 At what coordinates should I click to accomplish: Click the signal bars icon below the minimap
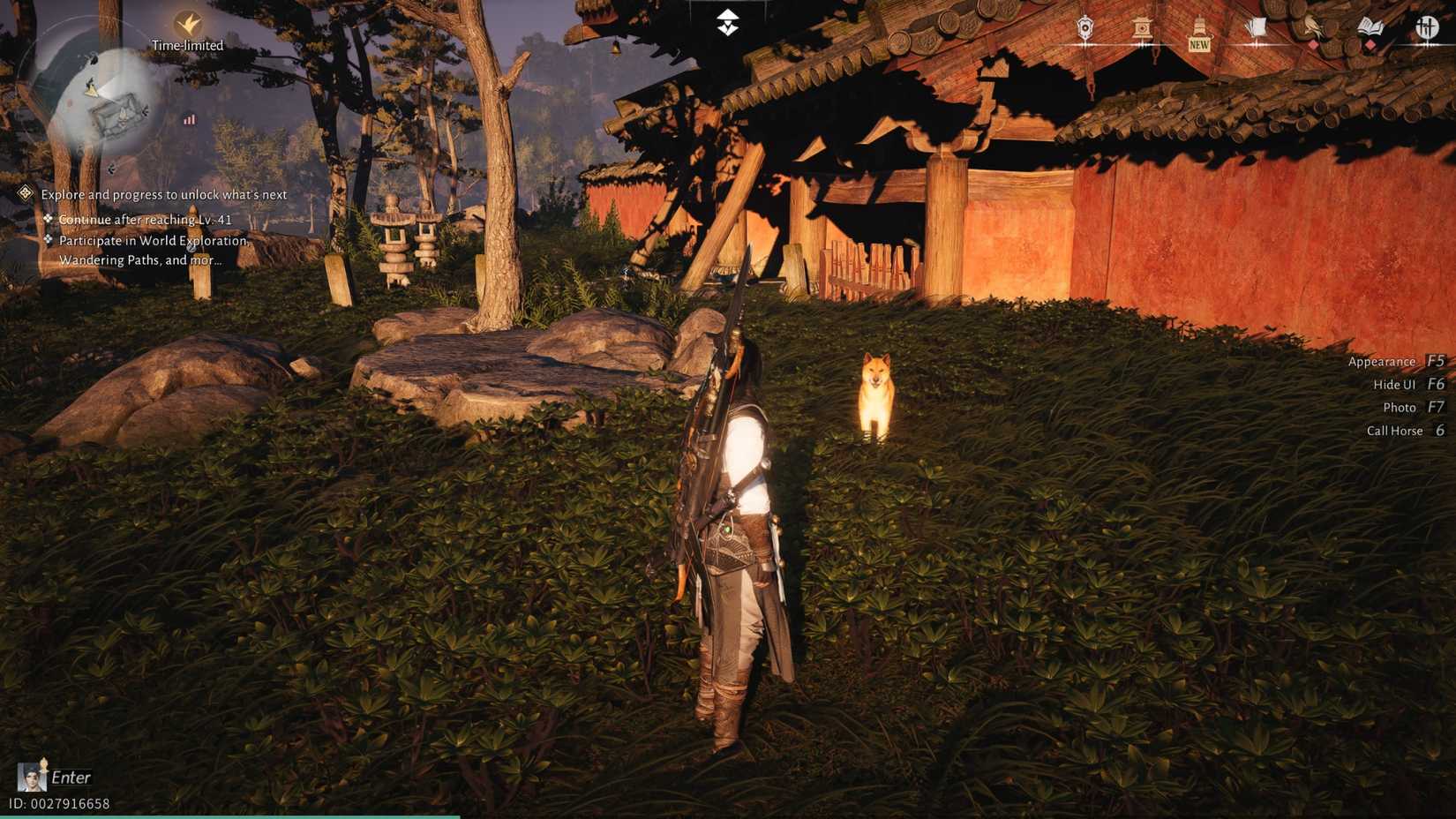(189, 119)
